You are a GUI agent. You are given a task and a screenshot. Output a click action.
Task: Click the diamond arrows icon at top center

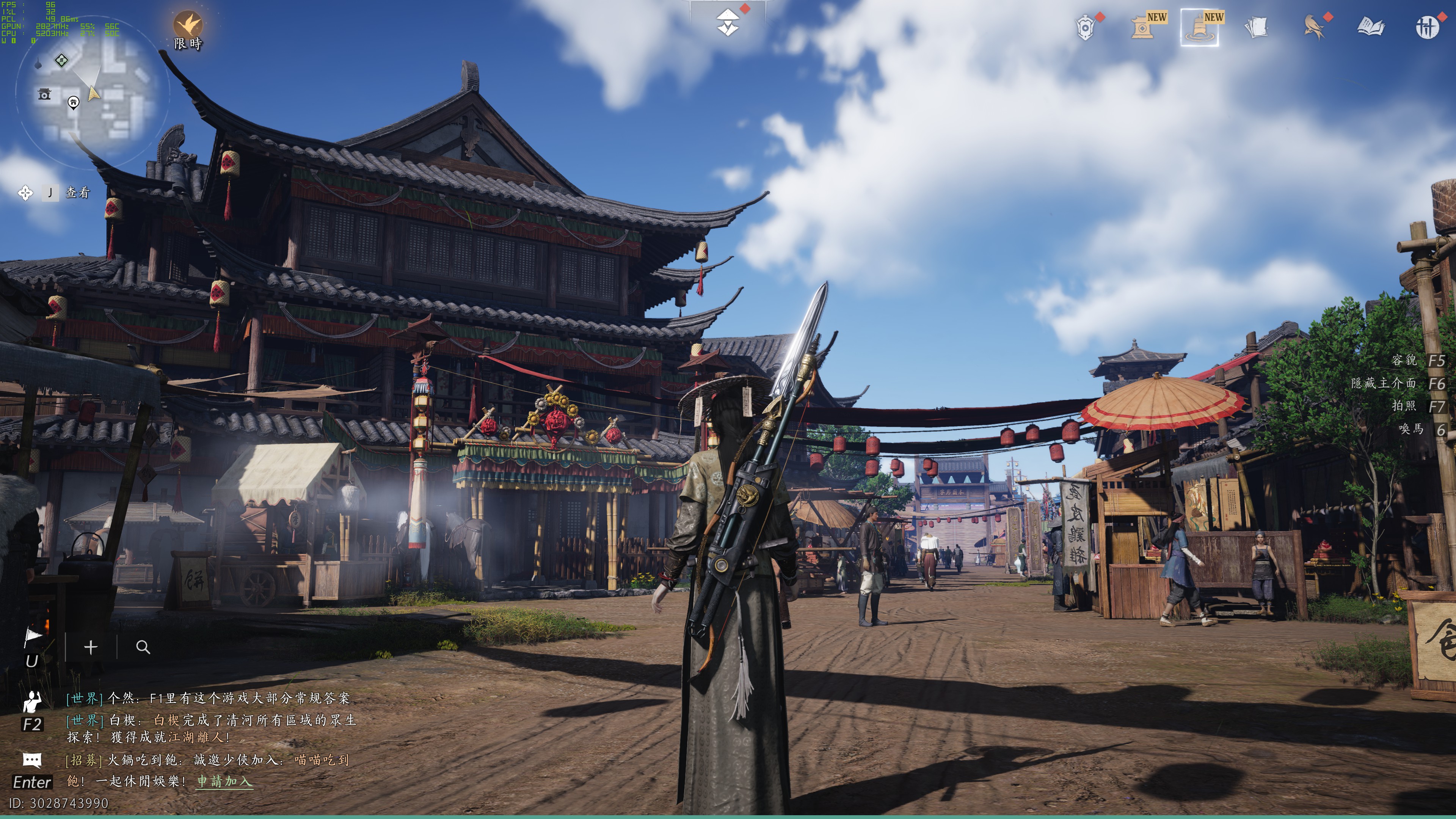click(728, 23)
